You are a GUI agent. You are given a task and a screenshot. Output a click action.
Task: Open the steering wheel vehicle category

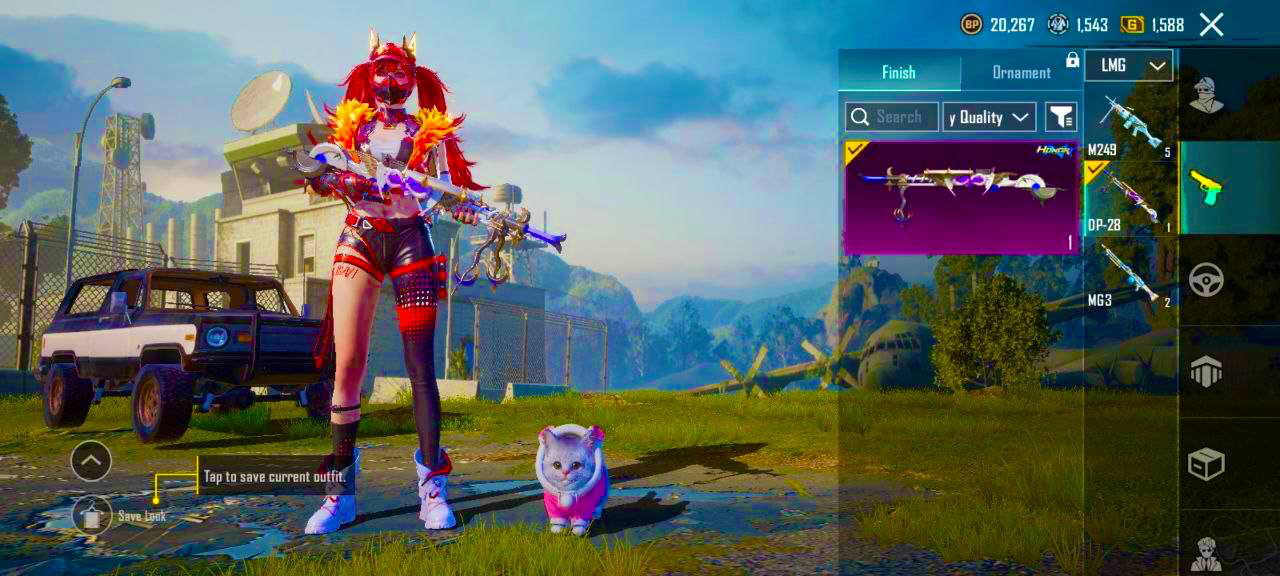point(1206,280)
